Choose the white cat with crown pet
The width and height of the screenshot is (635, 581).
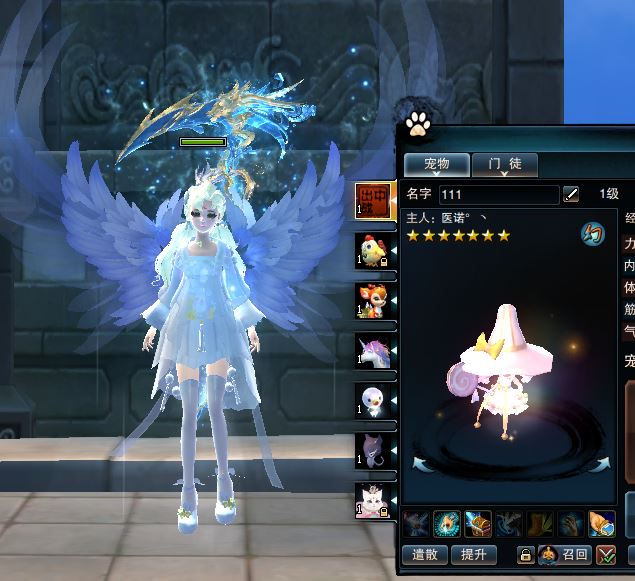click(371, 499)
